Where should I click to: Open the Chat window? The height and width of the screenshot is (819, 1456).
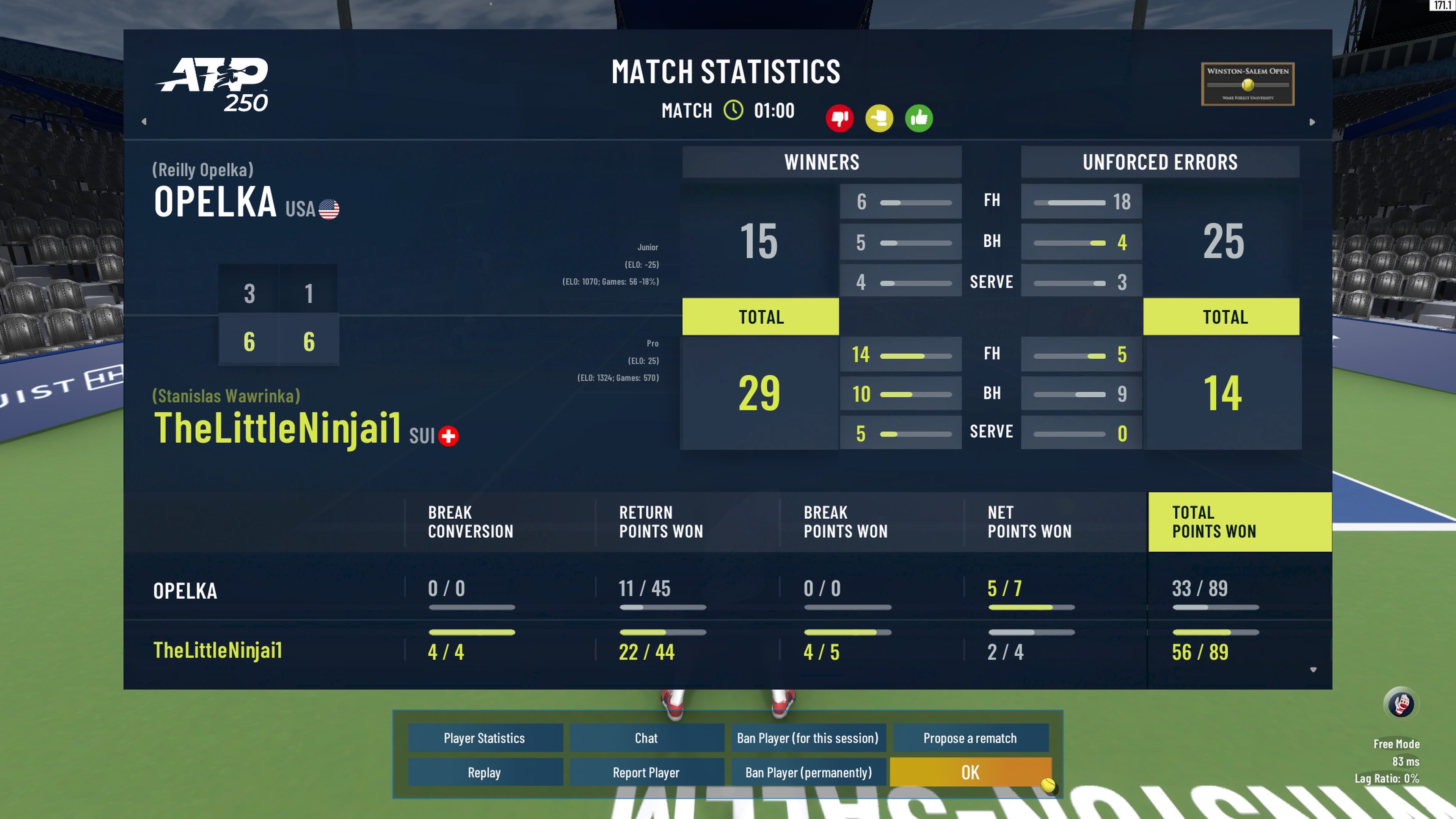(646, 738)
